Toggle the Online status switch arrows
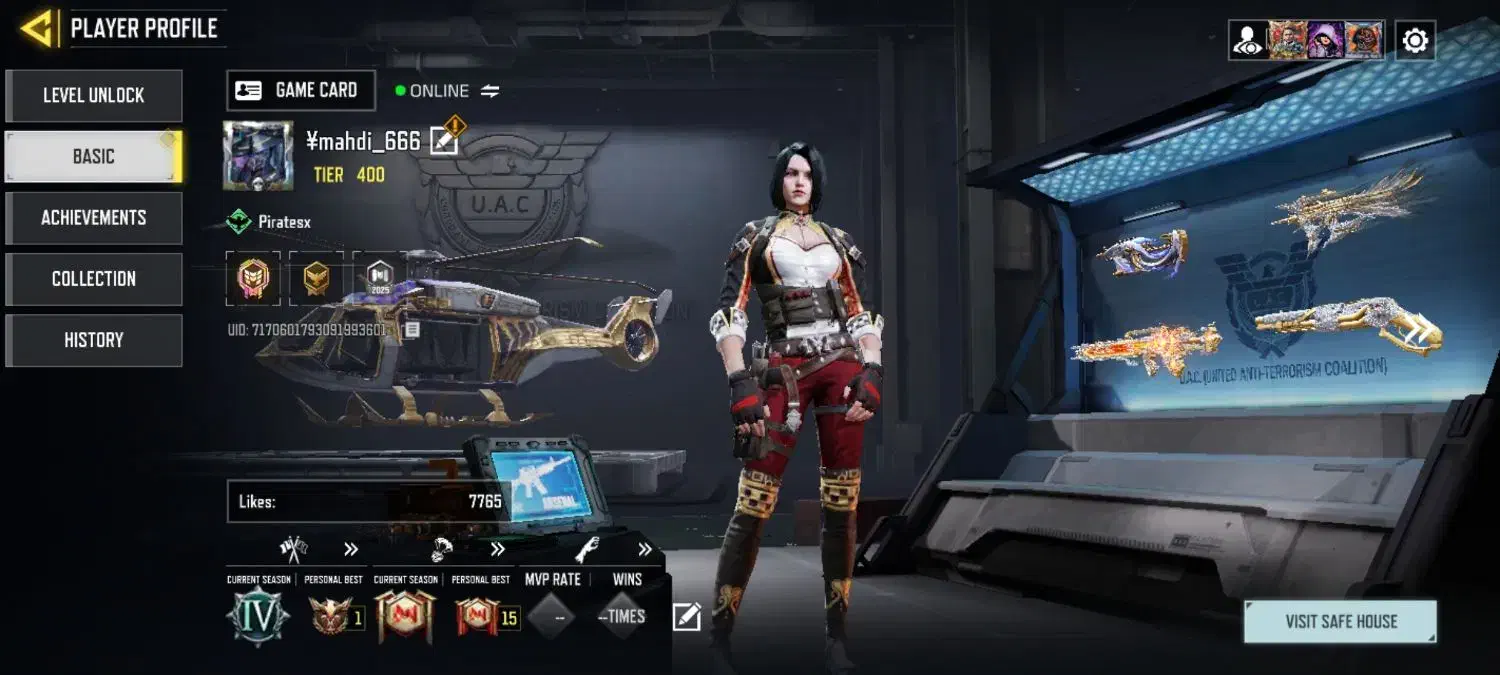This screenshot has width=1500, height=675. [490, 91]
